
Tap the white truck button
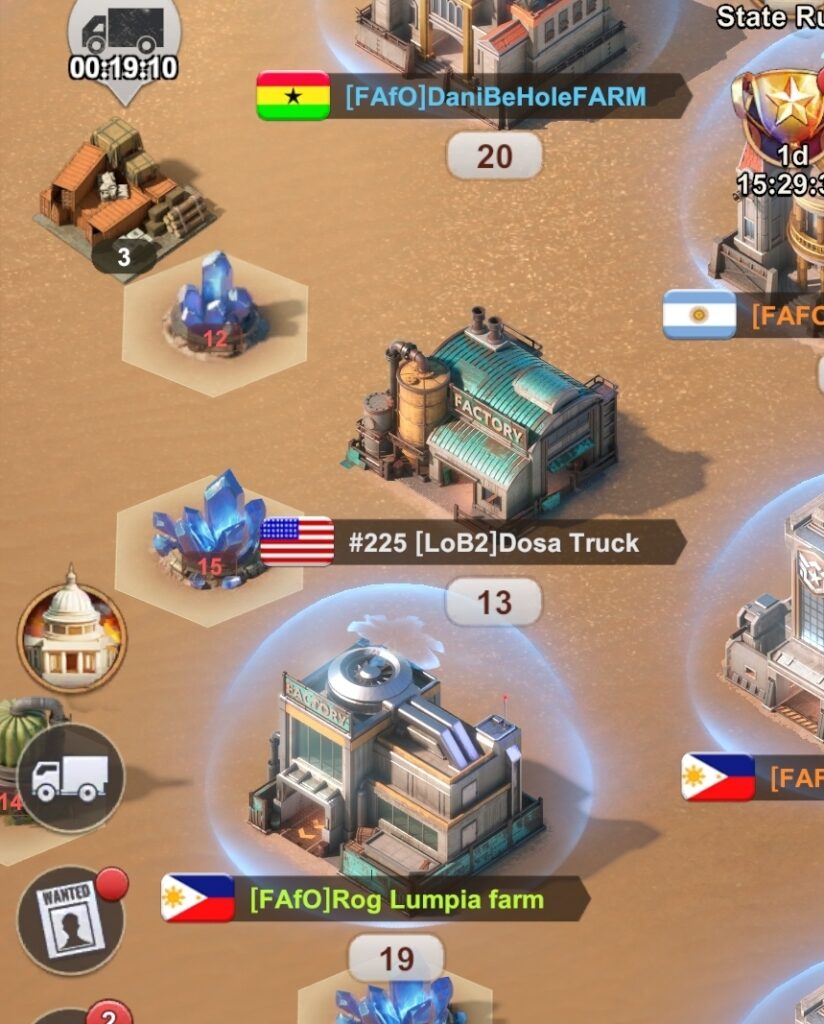coord(70,778)
